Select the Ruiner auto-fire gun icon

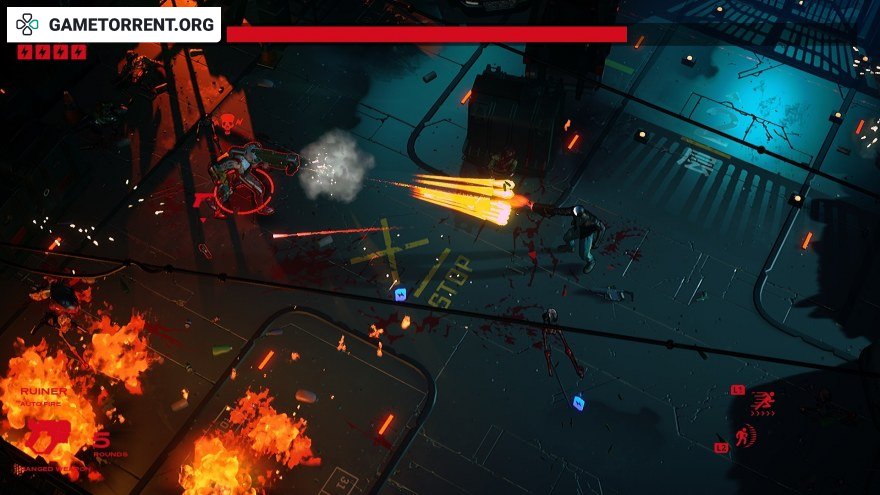pos(46,435)
